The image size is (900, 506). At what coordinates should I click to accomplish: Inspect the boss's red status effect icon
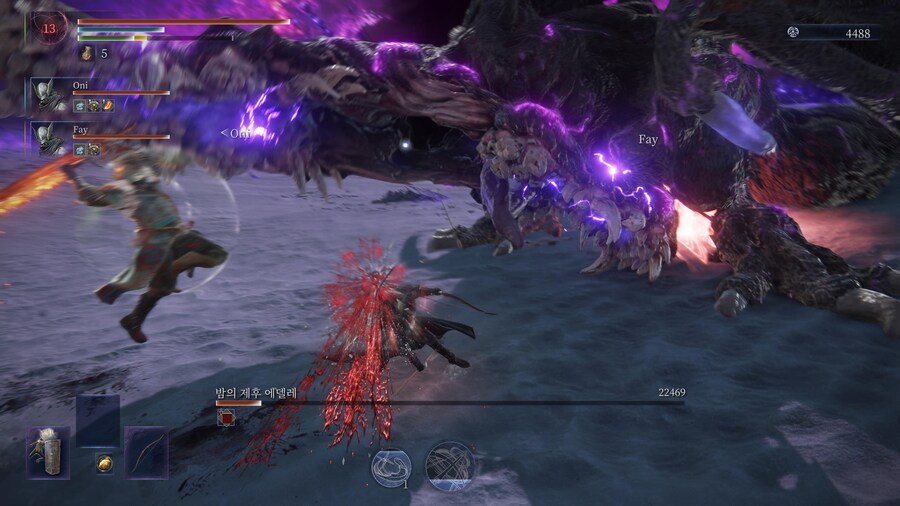click(x=225, y=418)
